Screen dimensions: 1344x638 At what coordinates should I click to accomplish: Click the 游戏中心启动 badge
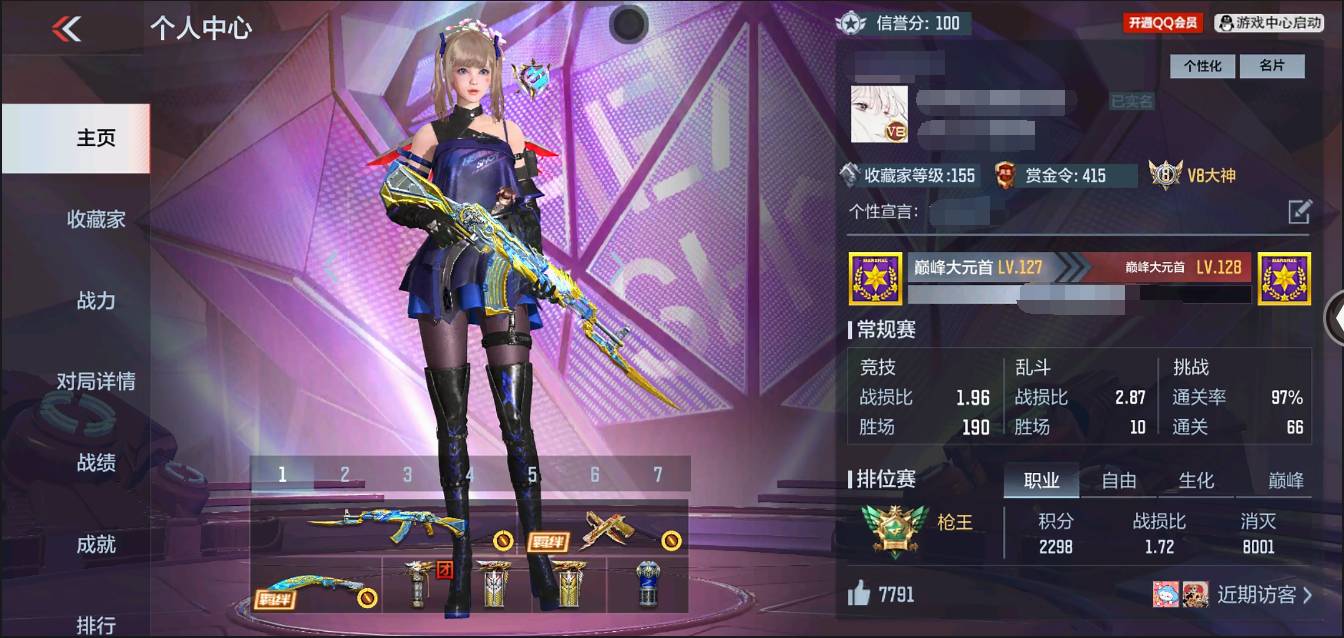[1269, 22]
